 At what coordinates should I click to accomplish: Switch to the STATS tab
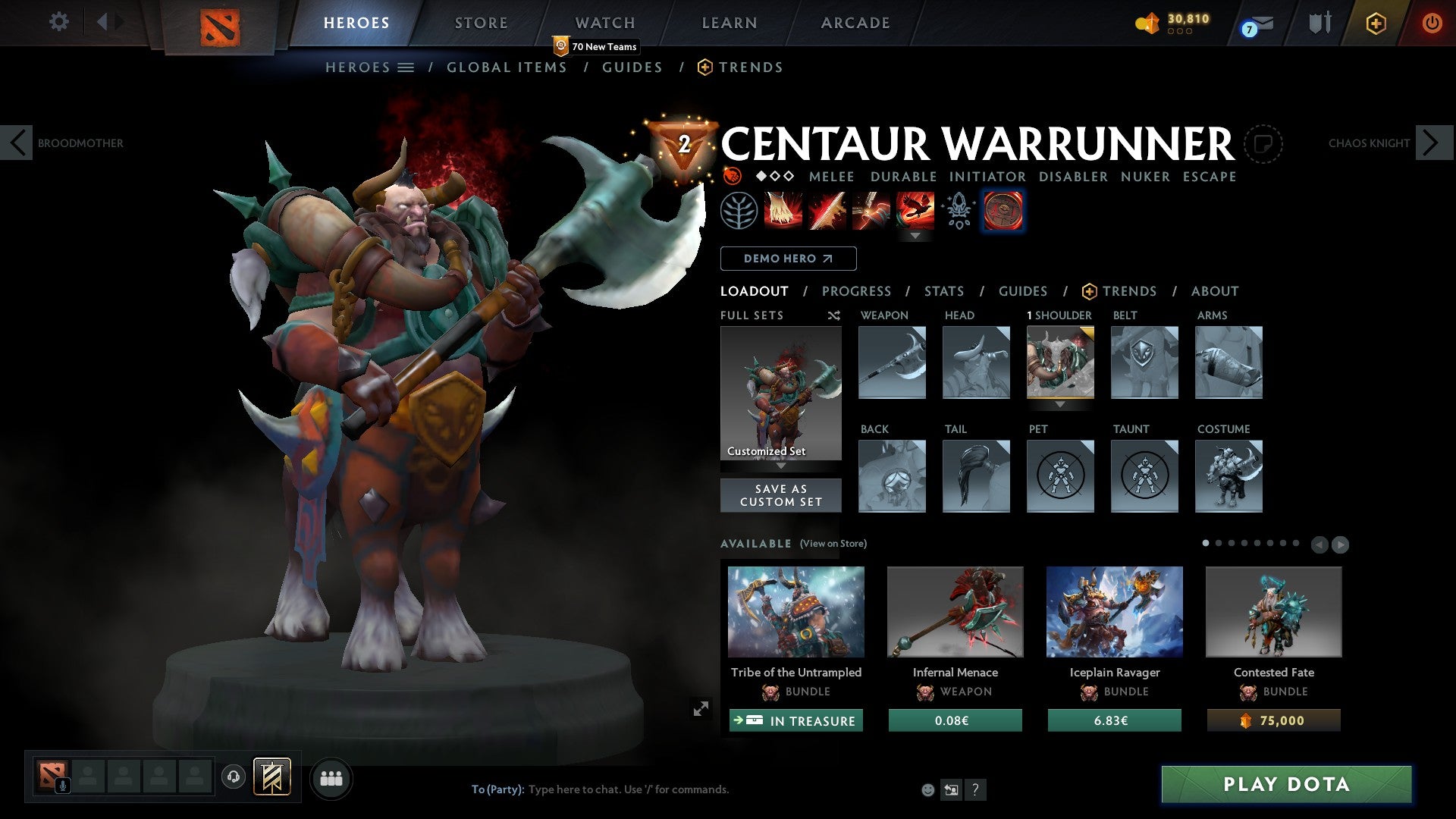(x=943, y=290)
